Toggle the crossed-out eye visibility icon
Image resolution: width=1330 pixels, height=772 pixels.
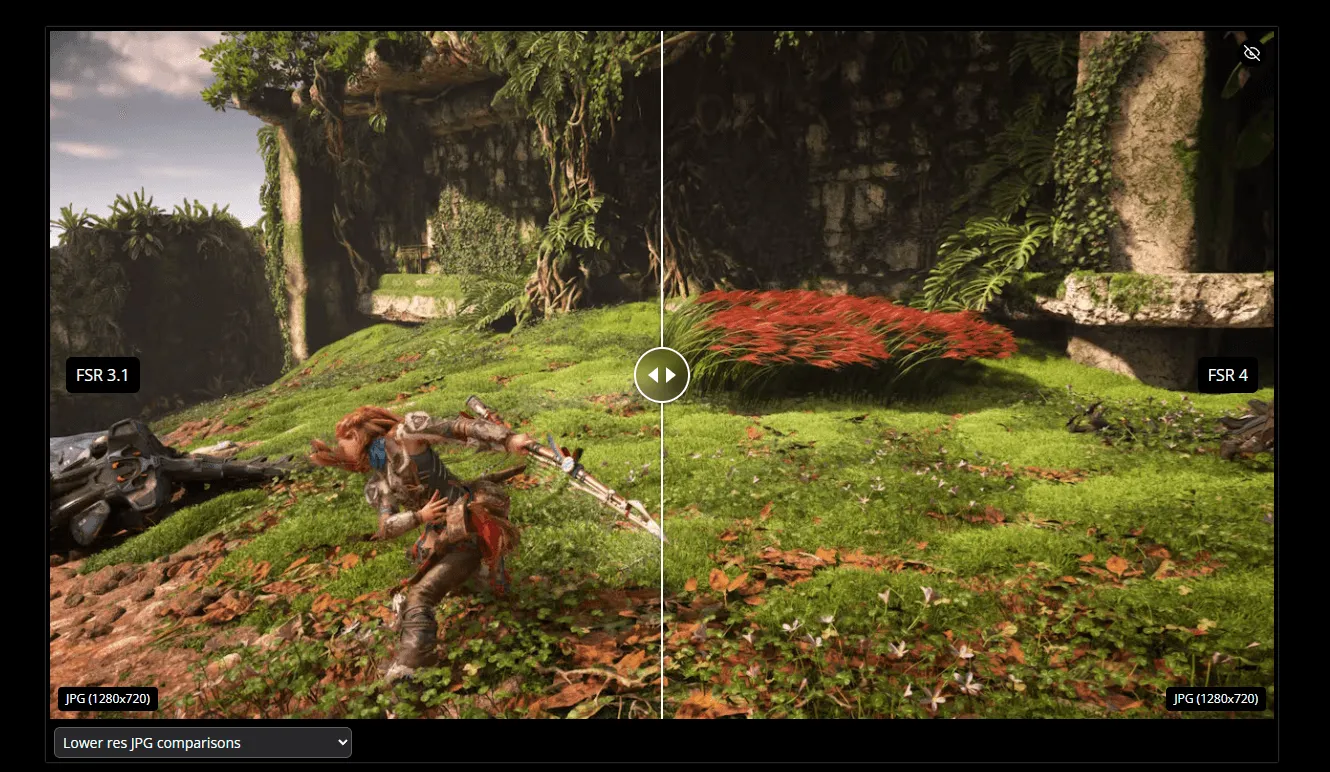(x=1251, y=53)
